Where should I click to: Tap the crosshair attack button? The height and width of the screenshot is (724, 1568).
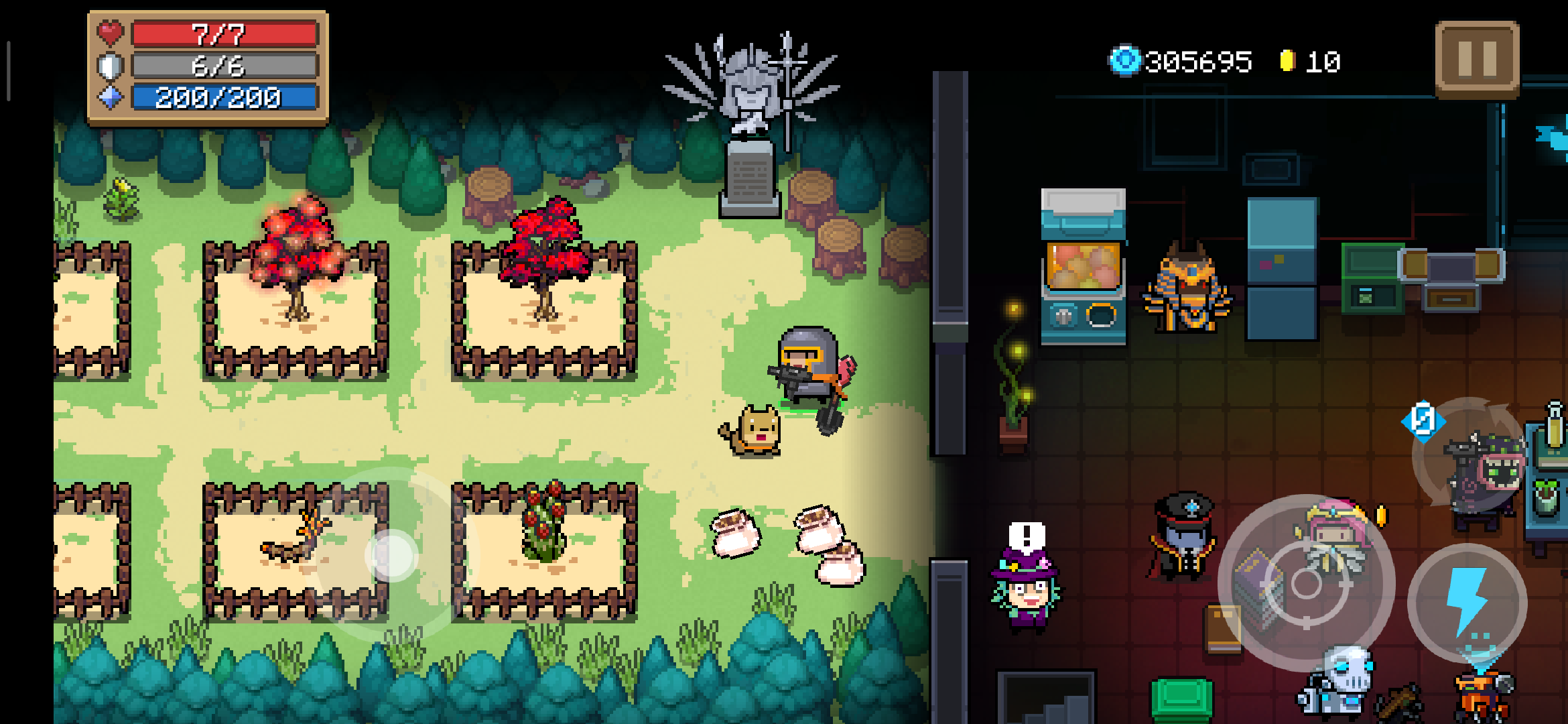1306,583
